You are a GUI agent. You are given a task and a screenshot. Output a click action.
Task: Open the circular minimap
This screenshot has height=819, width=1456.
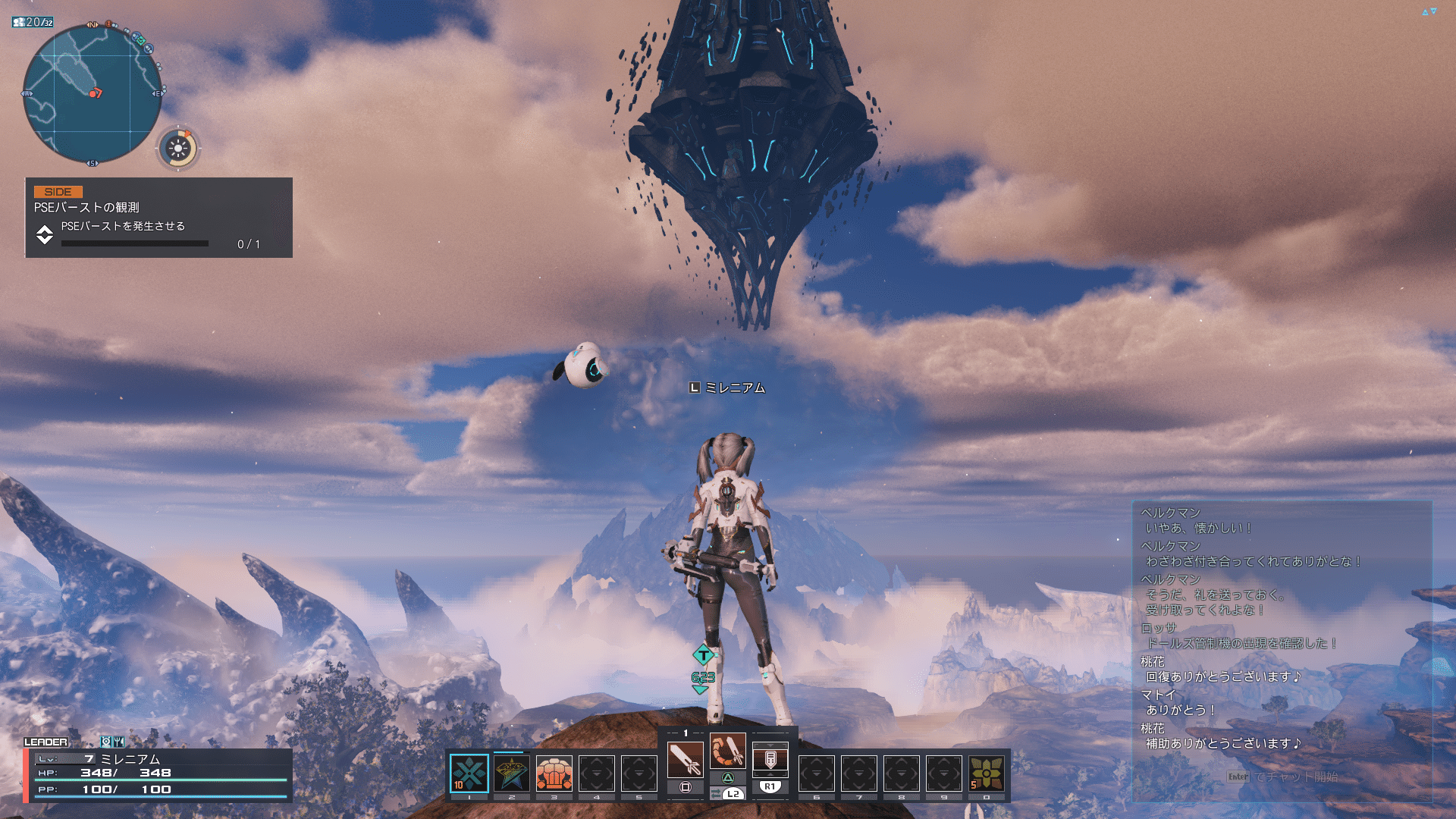[x=92, y=94]
